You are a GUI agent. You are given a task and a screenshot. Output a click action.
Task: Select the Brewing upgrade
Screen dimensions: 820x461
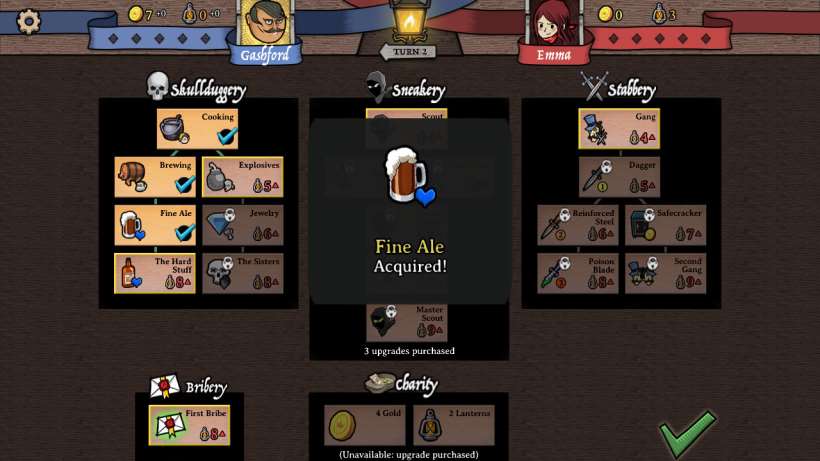coord(155,177)
